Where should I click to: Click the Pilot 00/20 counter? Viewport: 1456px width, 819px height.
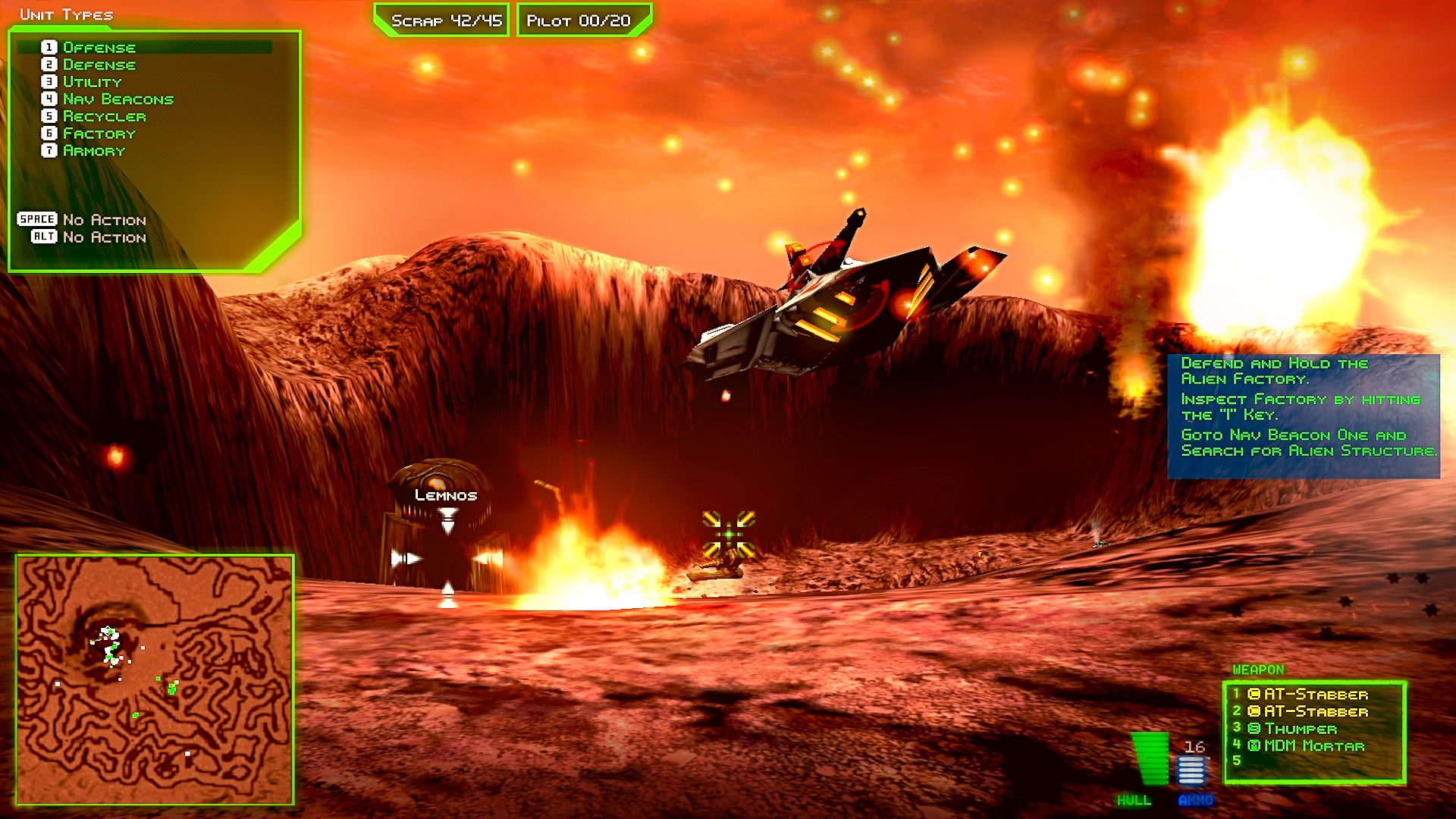click(582, 20)
